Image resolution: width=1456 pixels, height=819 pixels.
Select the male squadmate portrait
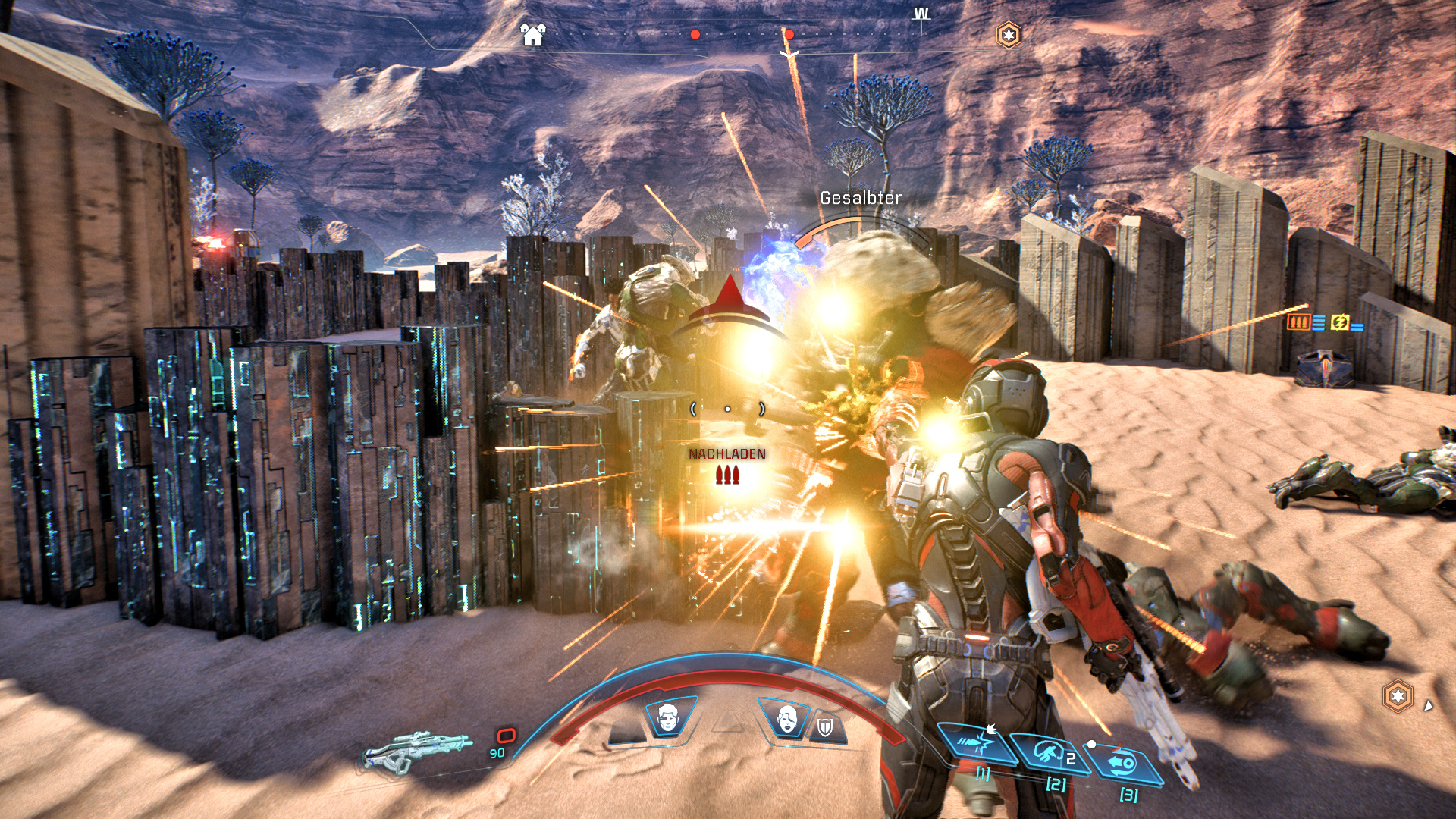coord(667,717)
